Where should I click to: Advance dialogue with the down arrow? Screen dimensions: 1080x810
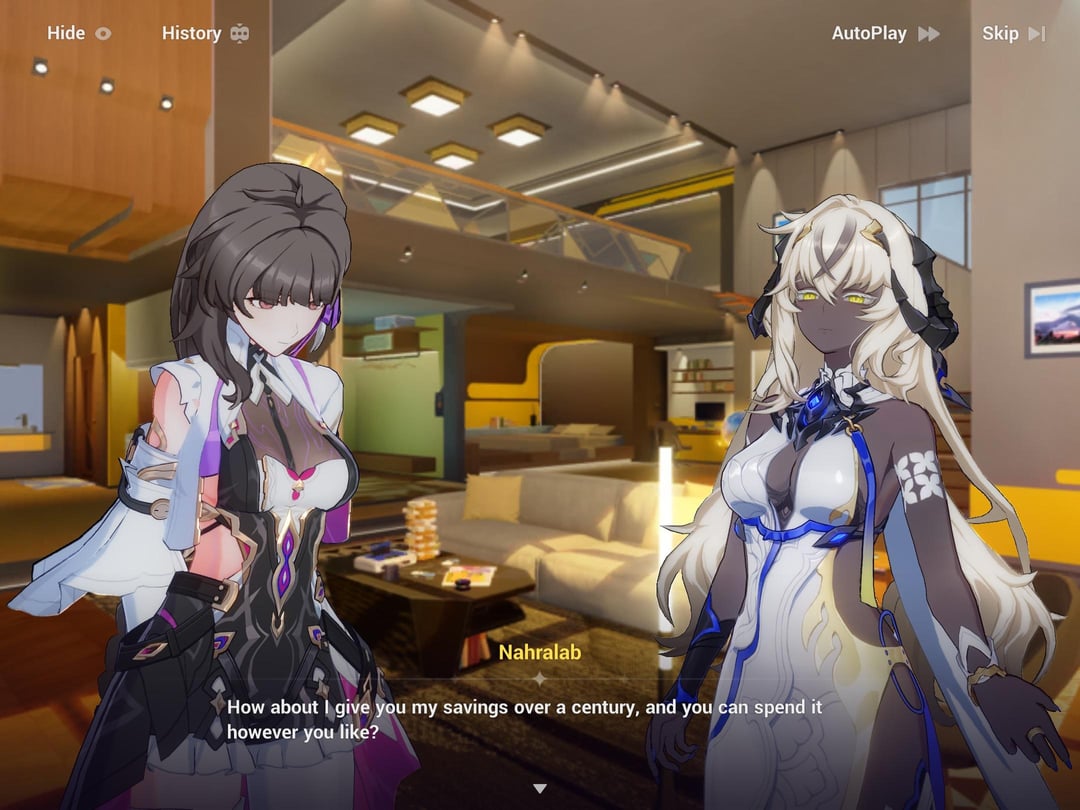click(540, 789)
